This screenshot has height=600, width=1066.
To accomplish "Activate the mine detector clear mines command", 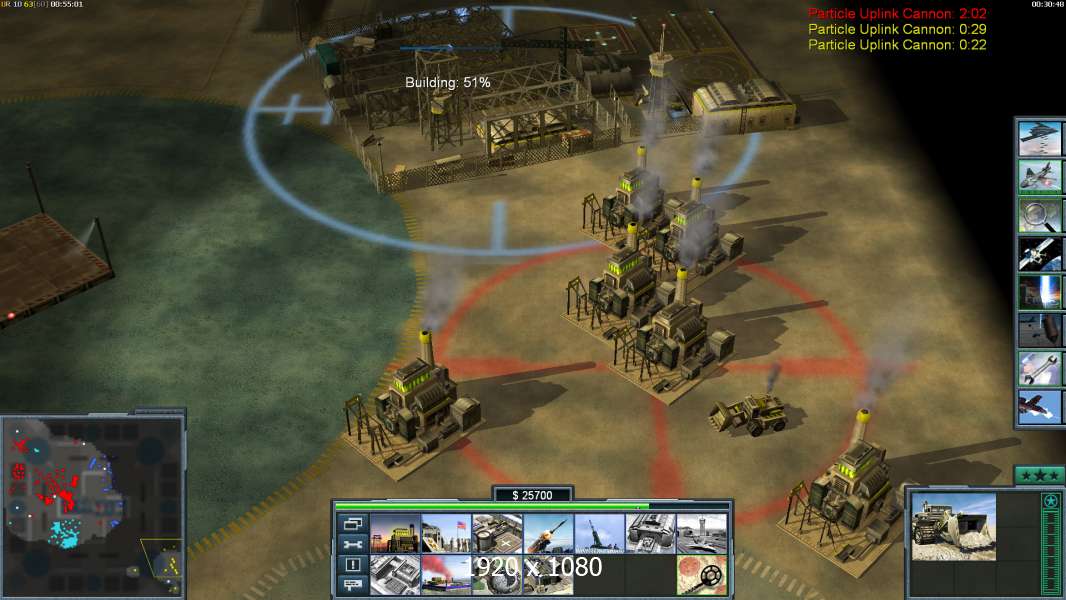I will click(702, 575).
